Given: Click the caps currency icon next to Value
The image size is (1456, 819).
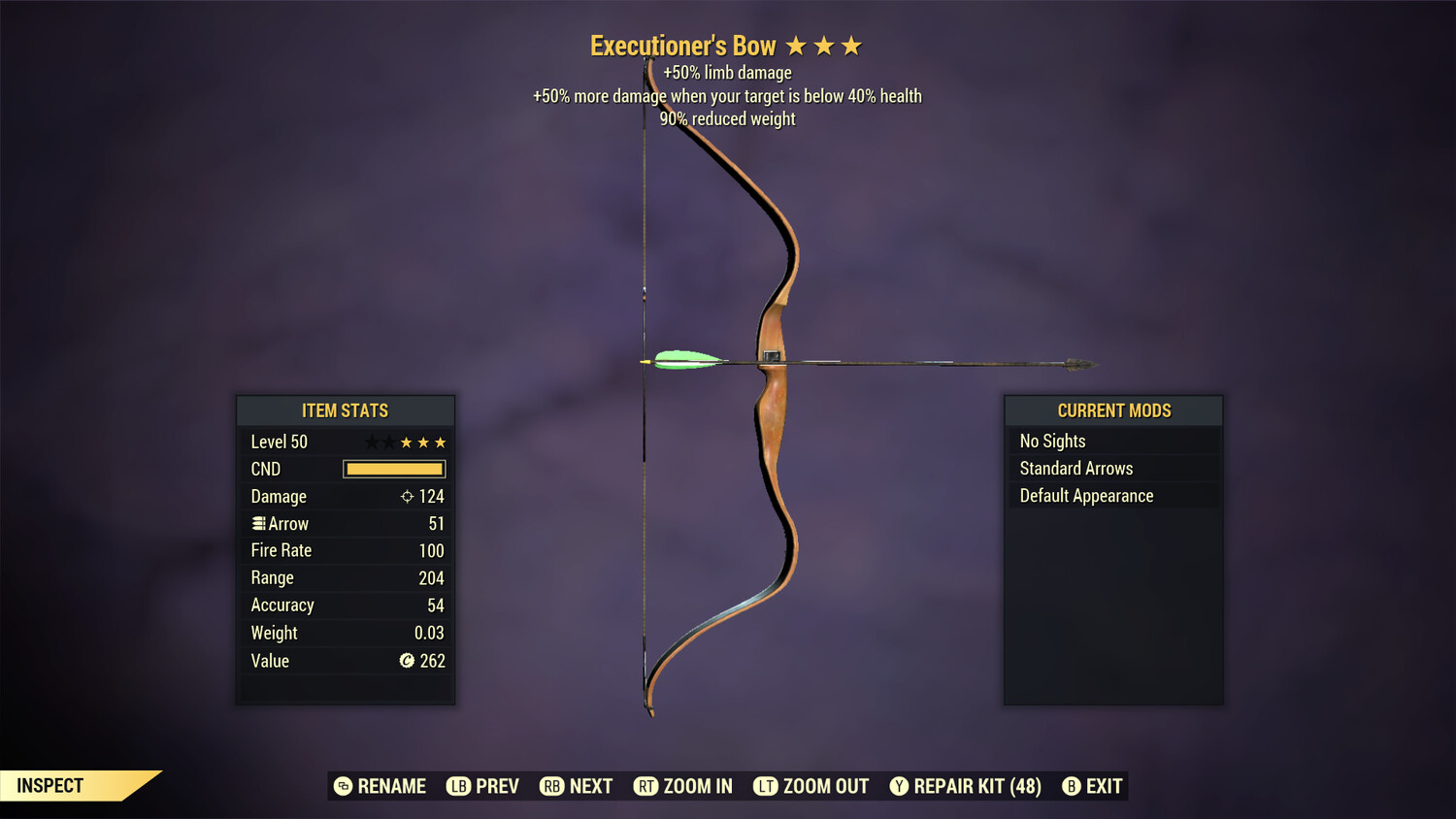Looking at the screenshot, I should click(x=408, y=661).
